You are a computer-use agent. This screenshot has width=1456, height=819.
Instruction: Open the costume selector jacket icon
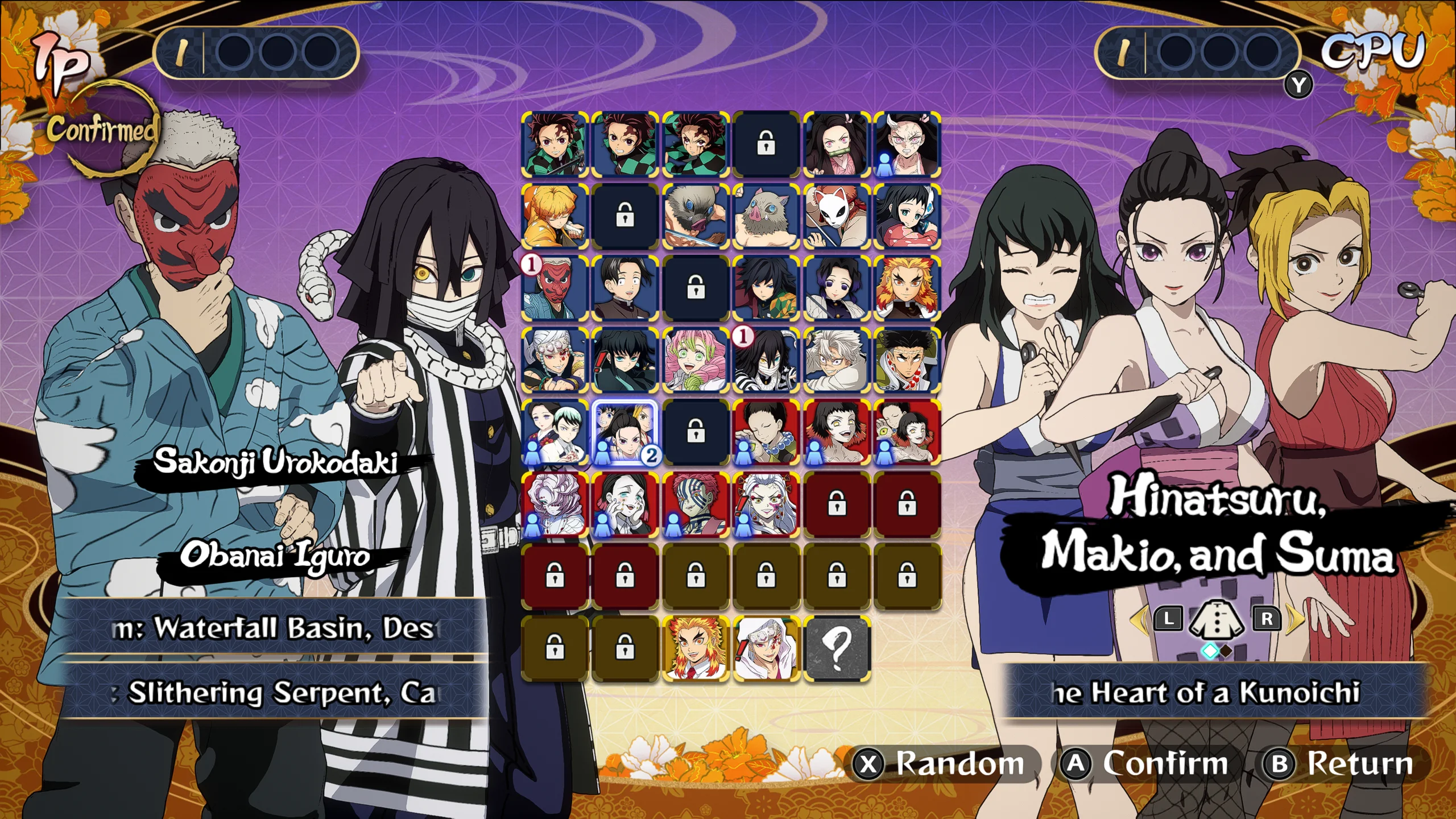click(x=1217, y=619)
